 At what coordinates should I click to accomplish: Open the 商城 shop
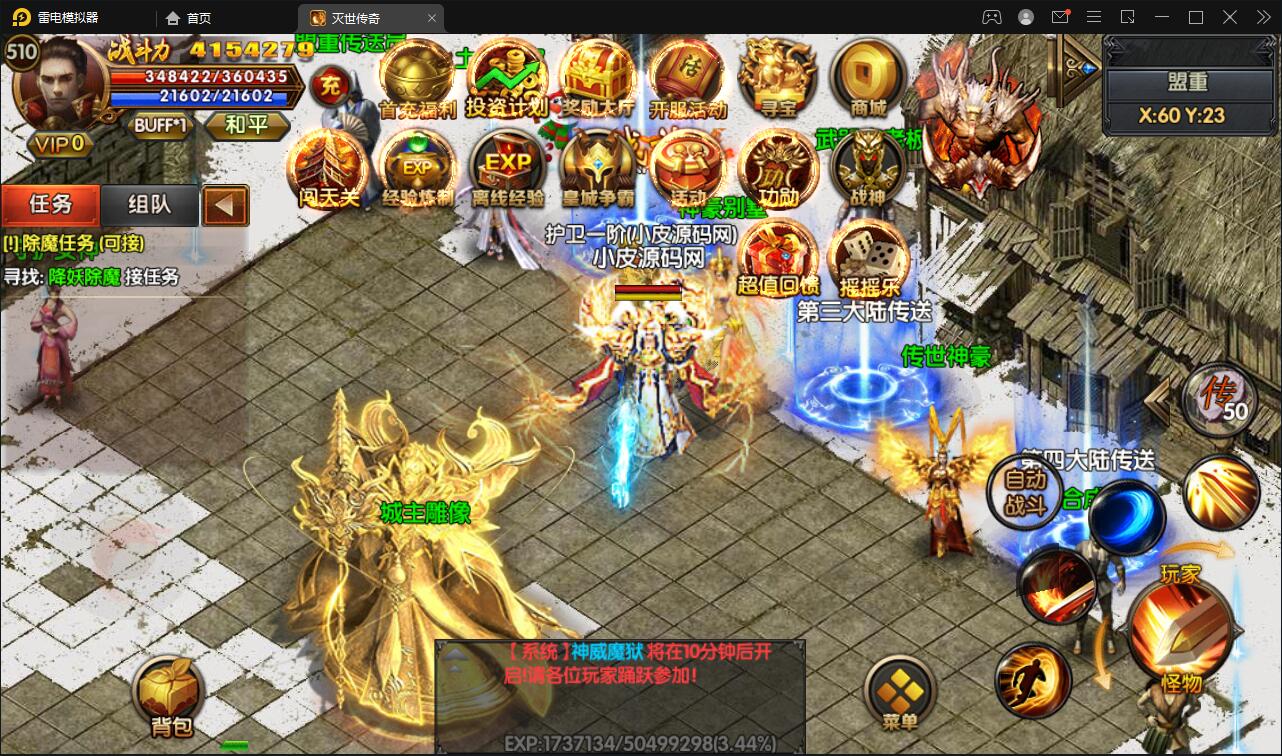[867, 78]
